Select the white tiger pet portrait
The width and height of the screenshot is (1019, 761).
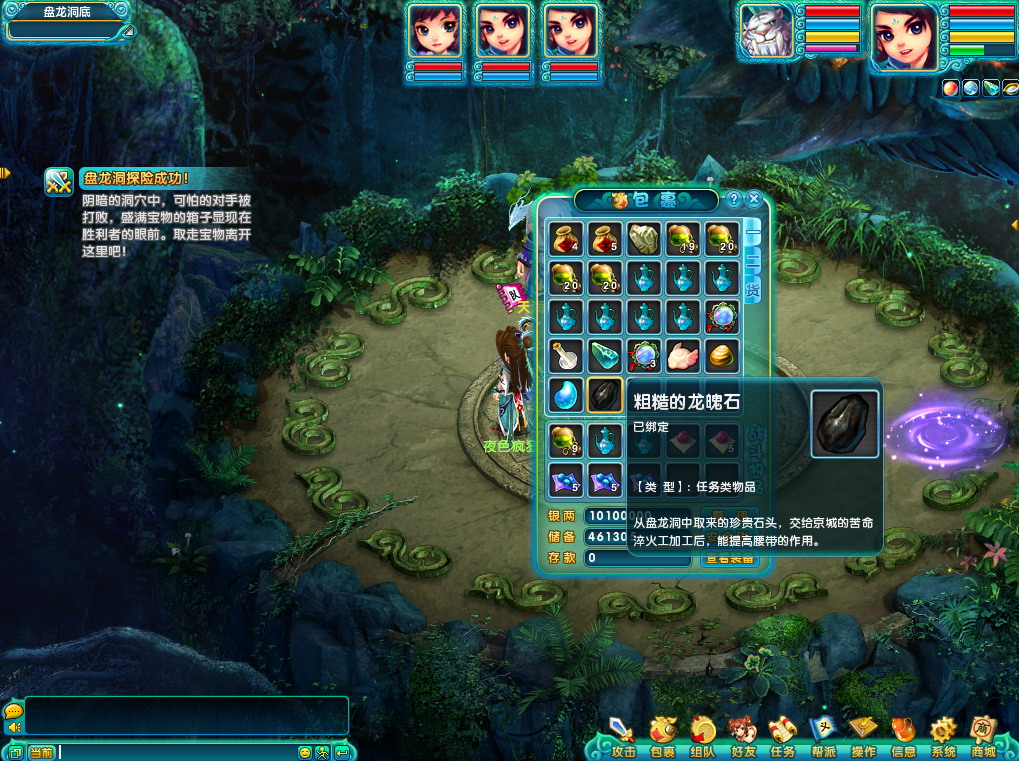766,35
